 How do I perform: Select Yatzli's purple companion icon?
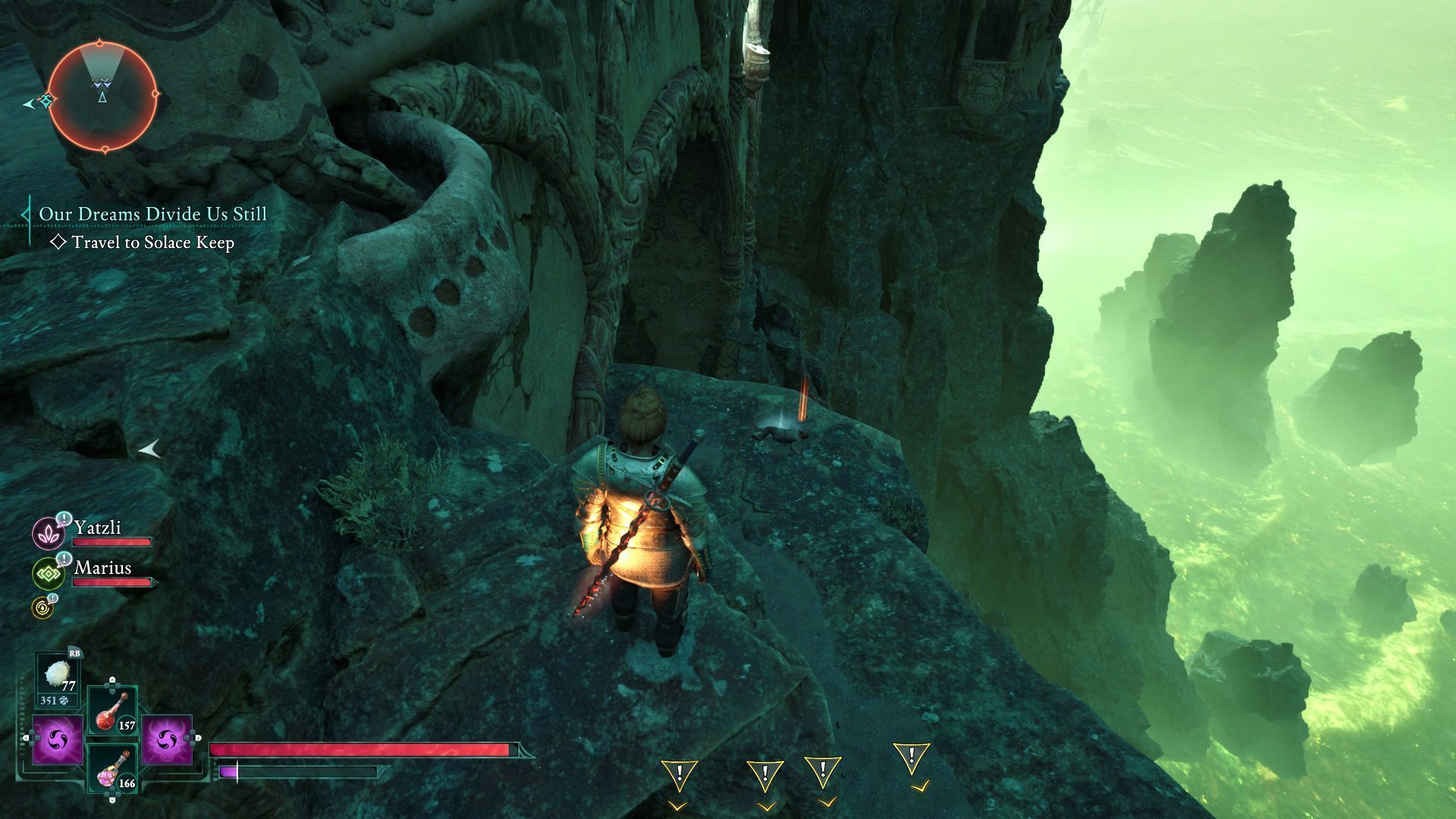49,532
